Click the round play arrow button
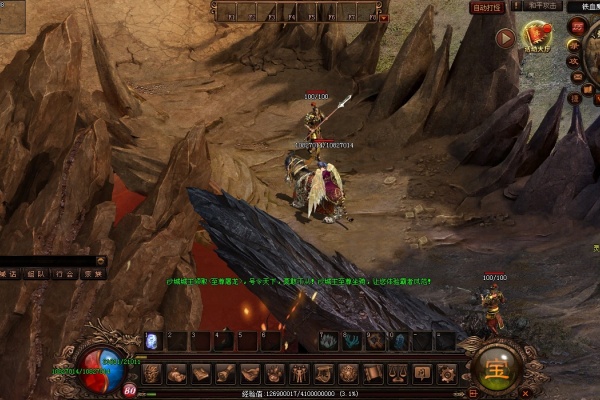The width and height of the screenshot is (600, 400). 506,38
